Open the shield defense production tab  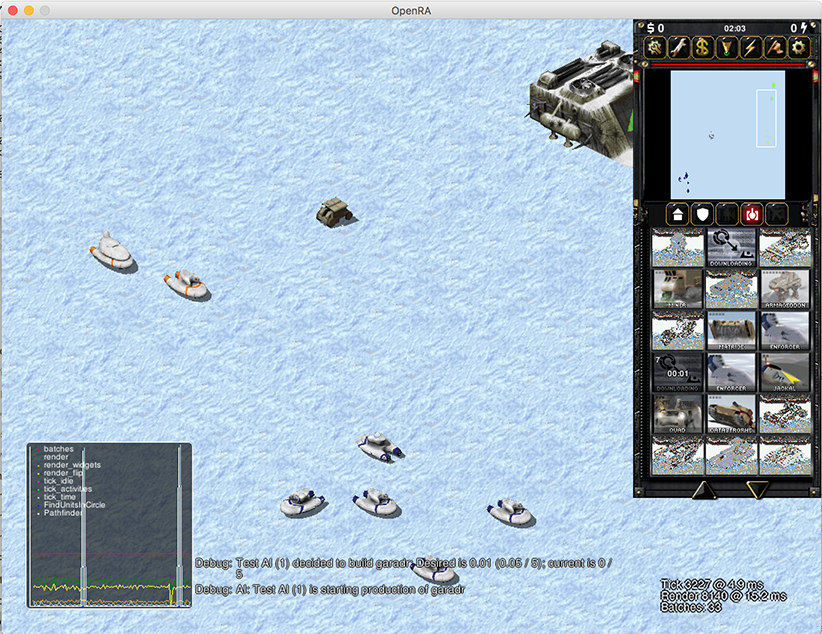point(703,214)
